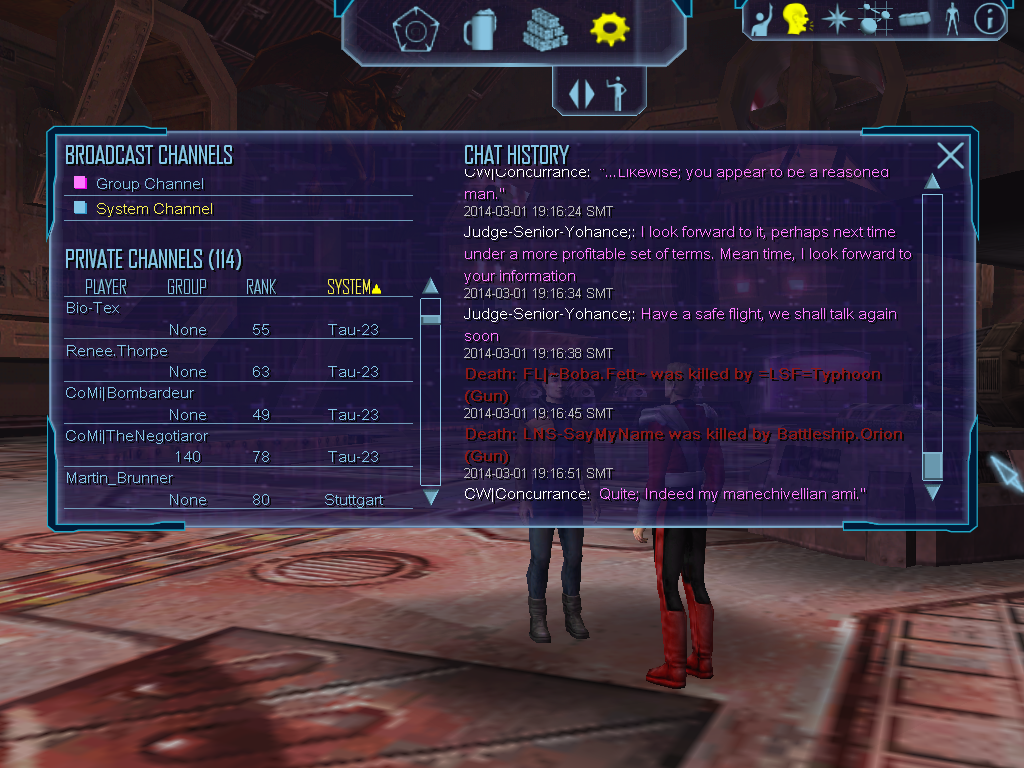The height and width of the screenshot is (768, 1024).
Task: Visit the bar via the beer mug icon
Action: 479,30
